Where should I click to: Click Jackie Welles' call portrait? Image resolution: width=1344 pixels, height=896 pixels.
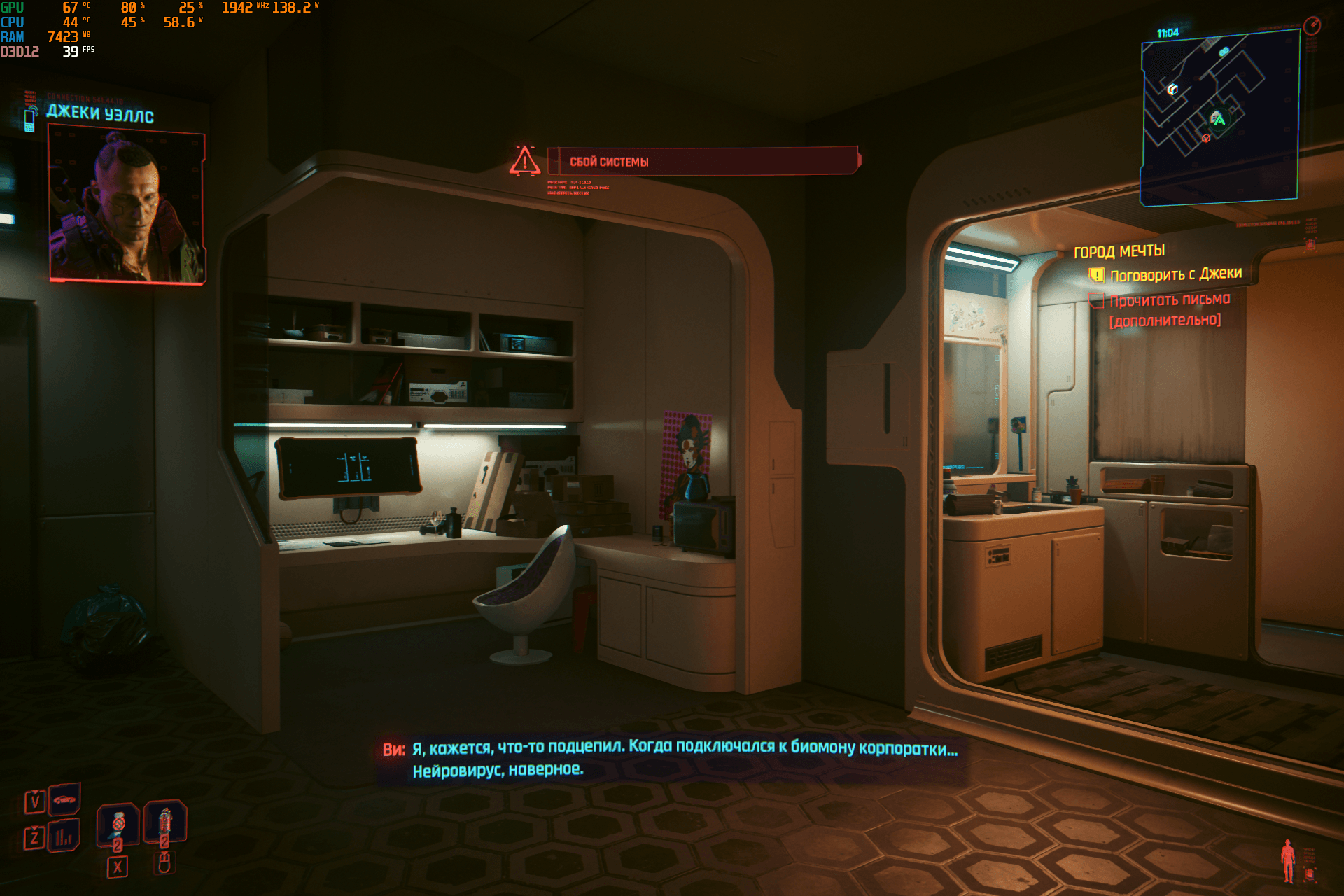[x=127, y=204]
